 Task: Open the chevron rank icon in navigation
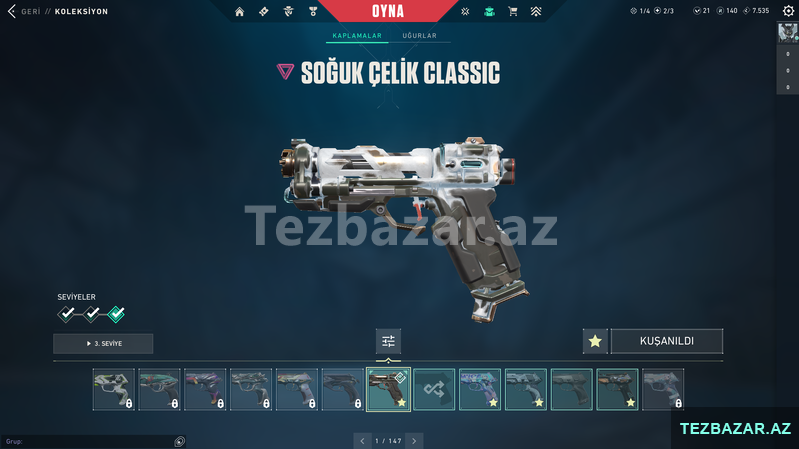tap(536, 12)
